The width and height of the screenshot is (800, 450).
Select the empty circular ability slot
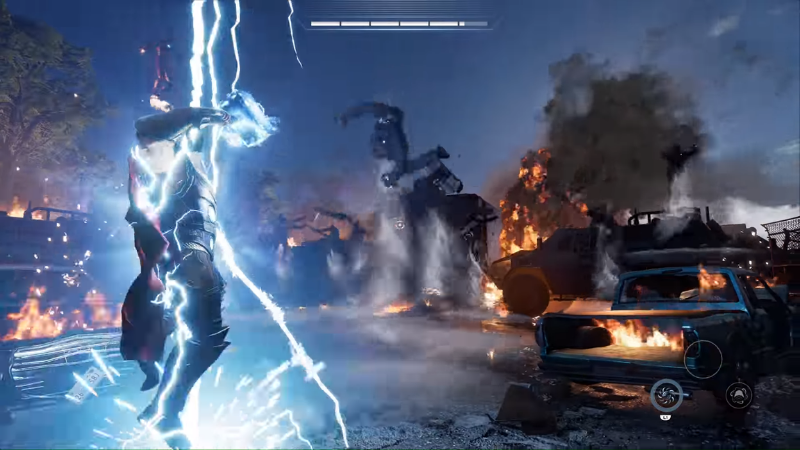click(x=703, y=359)
